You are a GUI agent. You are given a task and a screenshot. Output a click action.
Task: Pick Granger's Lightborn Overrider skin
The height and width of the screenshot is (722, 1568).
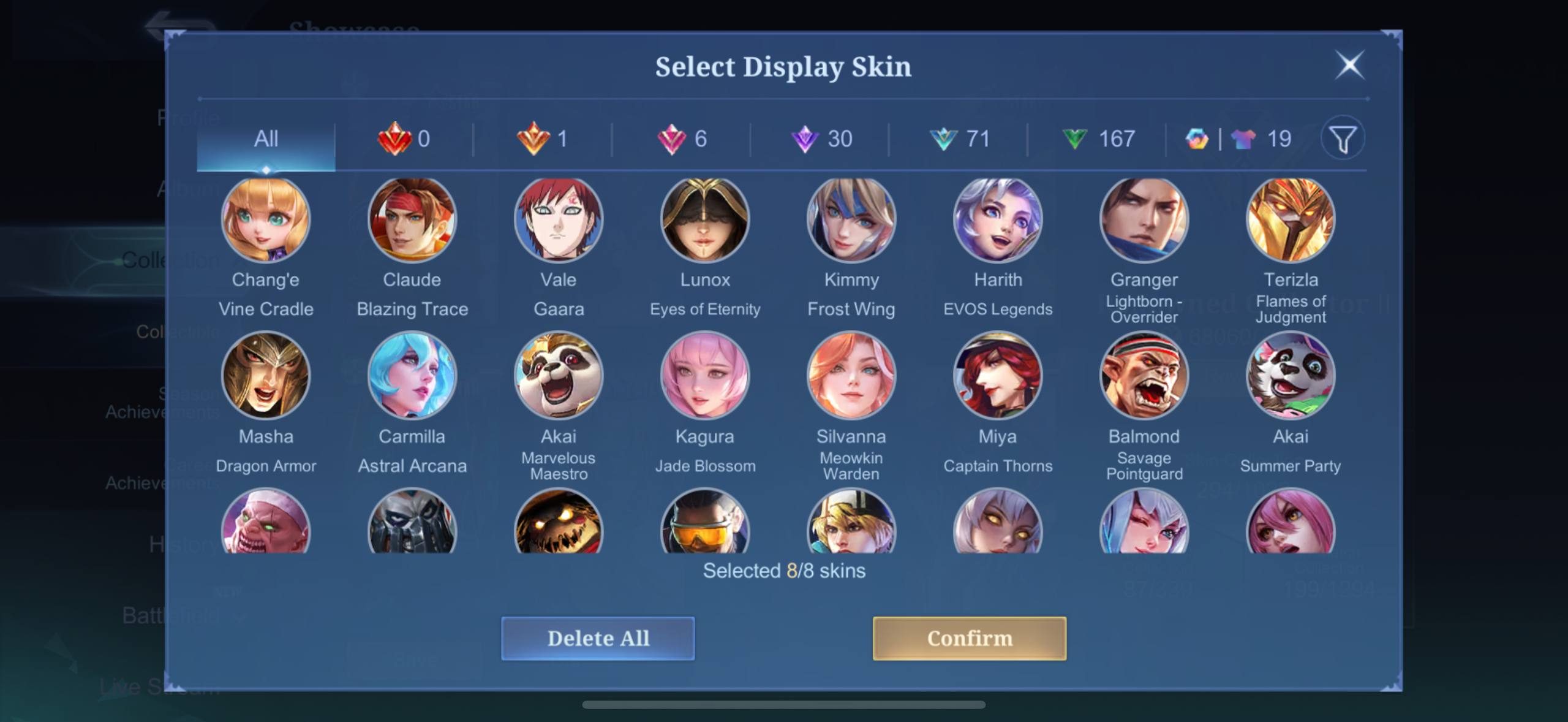click(1144, 219)
